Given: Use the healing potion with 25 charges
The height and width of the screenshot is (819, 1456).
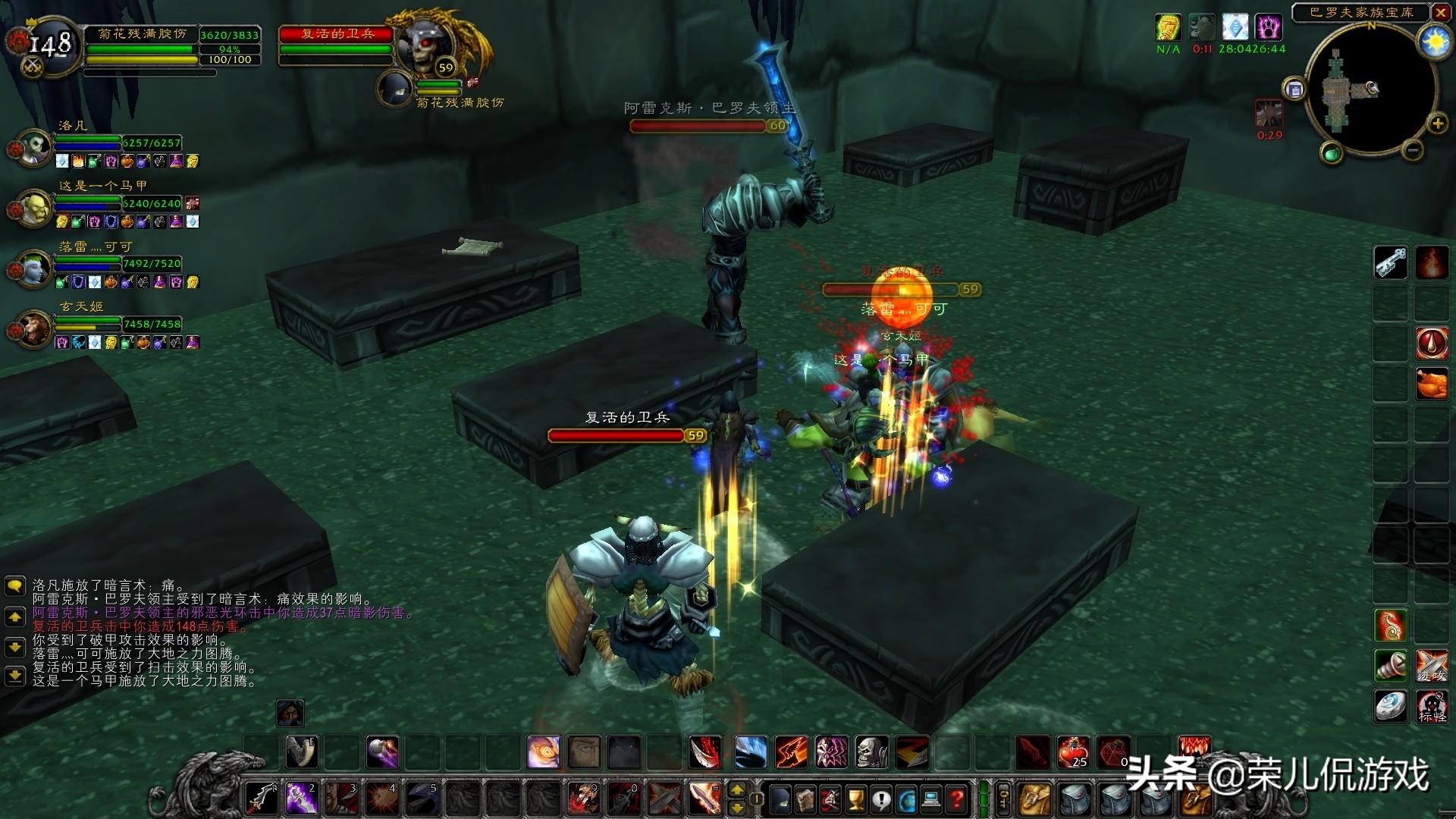Looking at the screenshot, I should (1073, 752).
